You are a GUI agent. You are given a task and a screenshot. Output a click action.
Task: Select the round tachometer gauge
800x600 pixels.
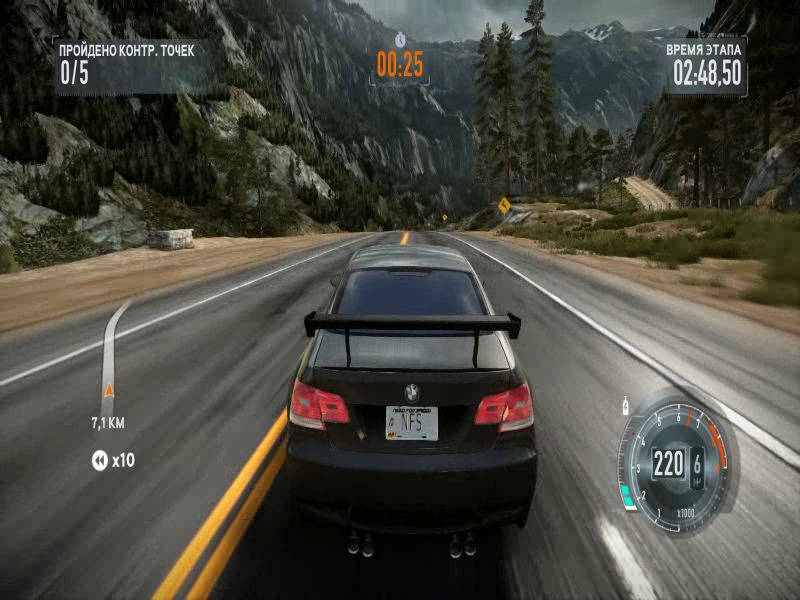(x=674, y=463)
